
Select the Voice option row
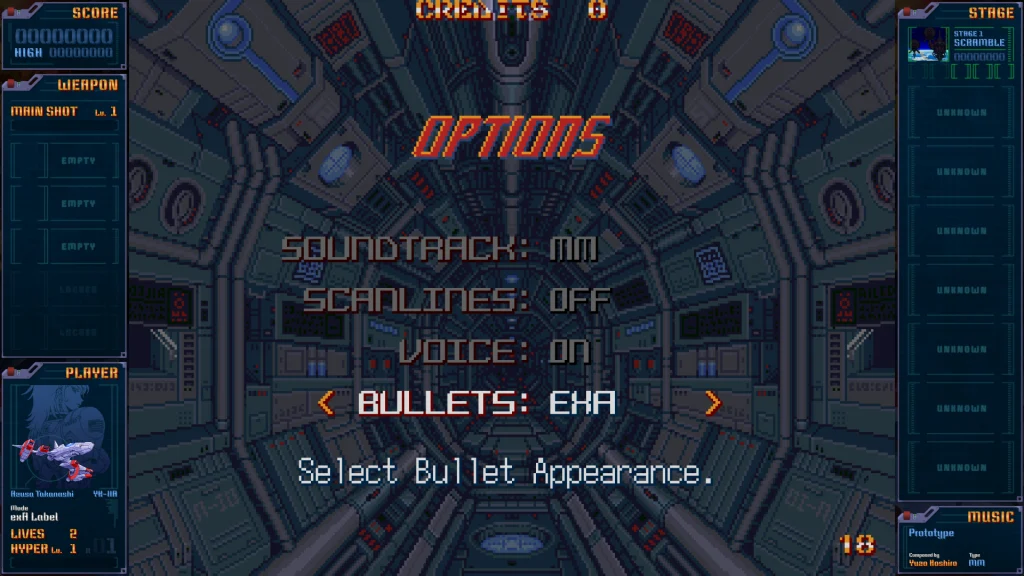[x=494, y=351]
